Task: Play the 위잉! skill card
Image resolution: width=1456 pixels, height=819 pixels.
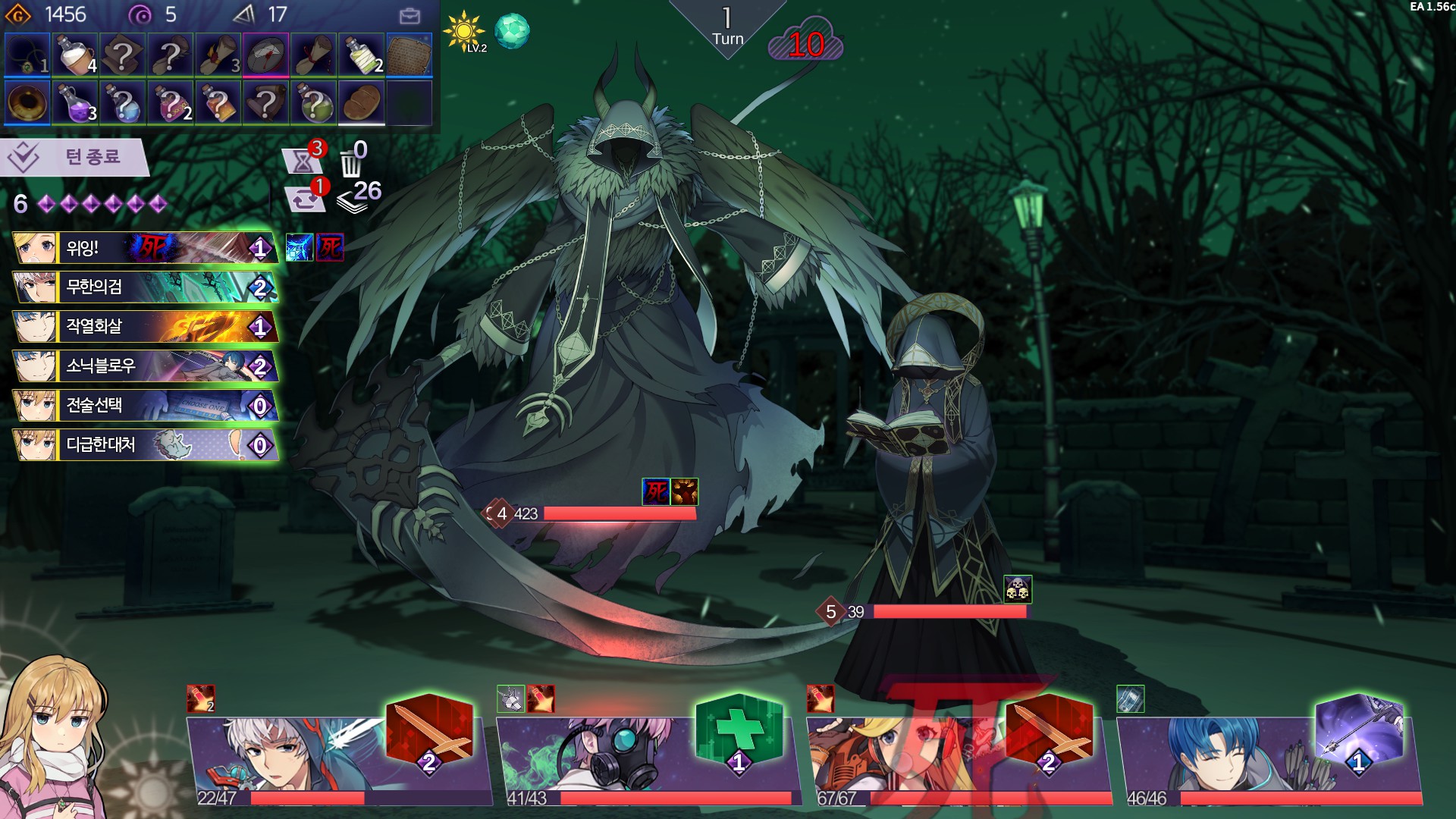Action: click(144, 248)
